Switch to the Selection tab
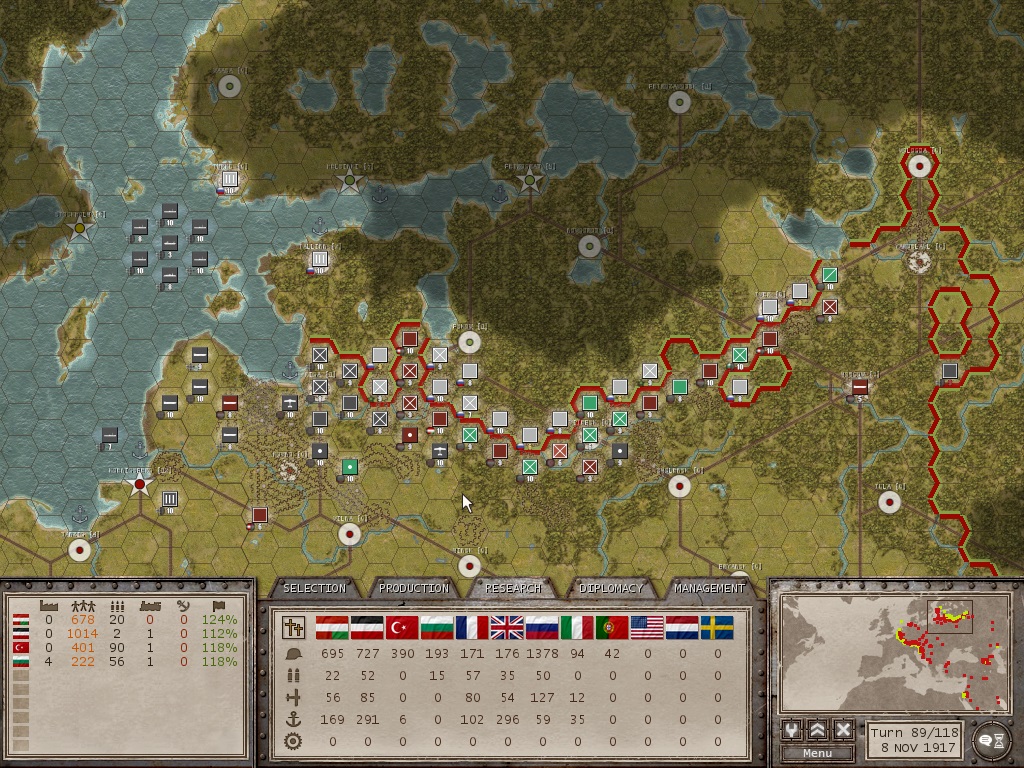 point(314,588)
